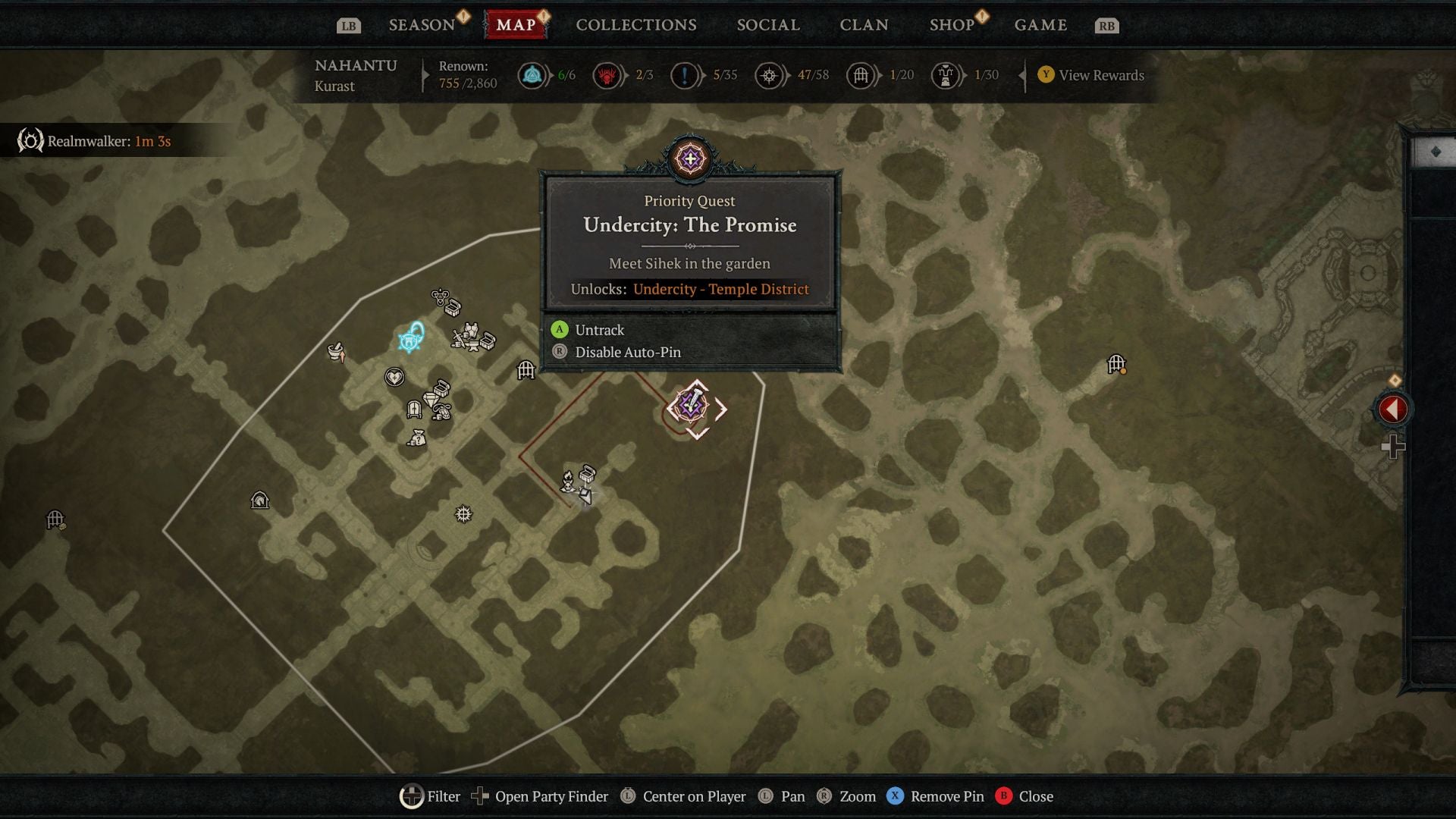Image resolution: width=1456 pixels, height=819 pixels.
Task: Click the Purveyor of Curiosities bag icon
Action: pyautogui.click(x=417, y=438)
